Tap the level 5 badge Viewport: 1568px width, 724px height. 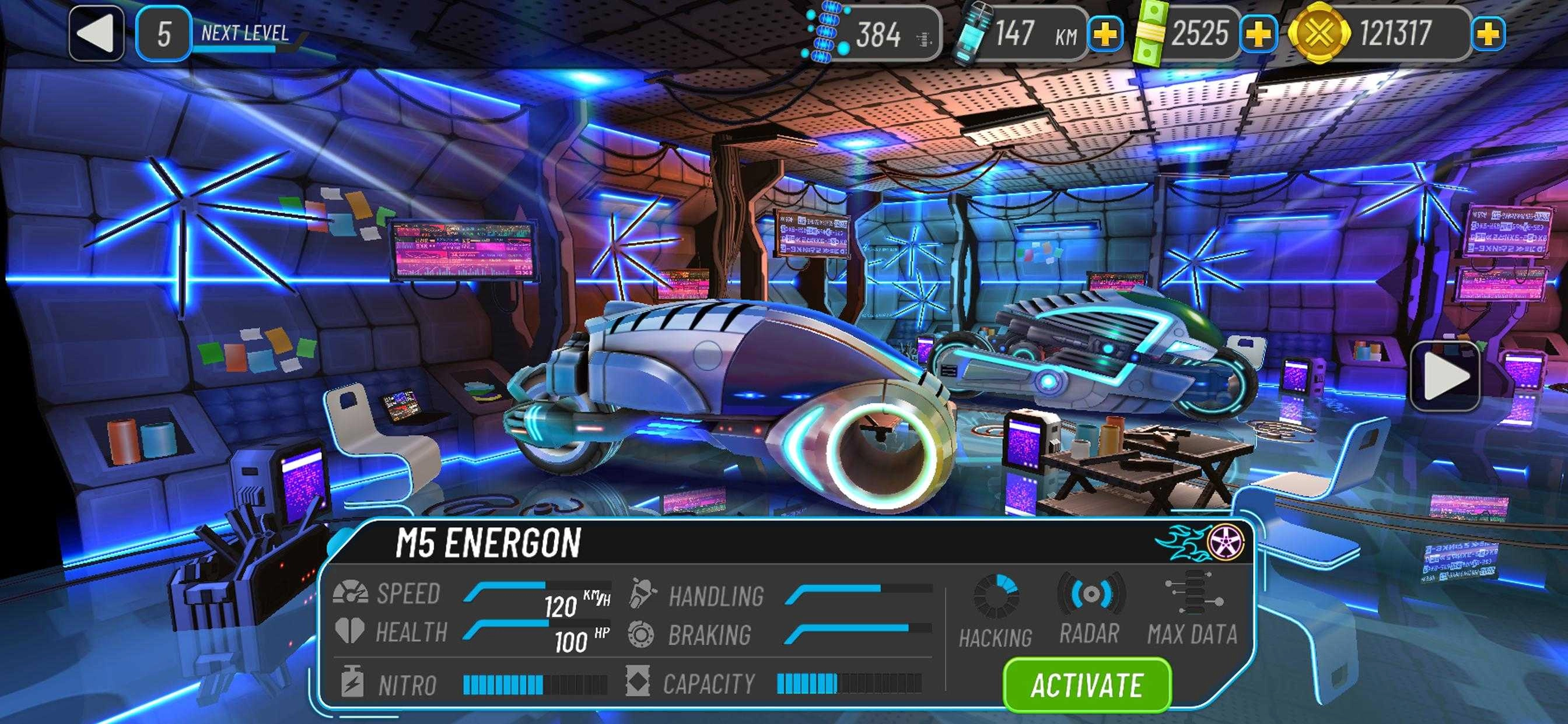coord(163,34)
